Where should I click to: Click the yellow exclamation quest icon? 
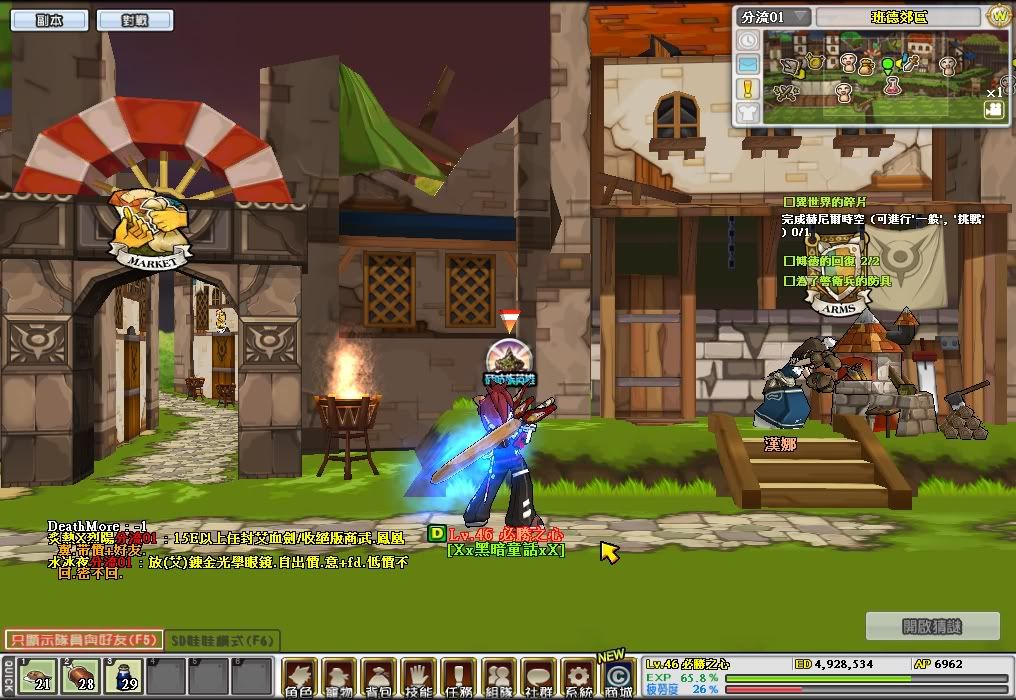pyautogui.click(x=747, y=88)
